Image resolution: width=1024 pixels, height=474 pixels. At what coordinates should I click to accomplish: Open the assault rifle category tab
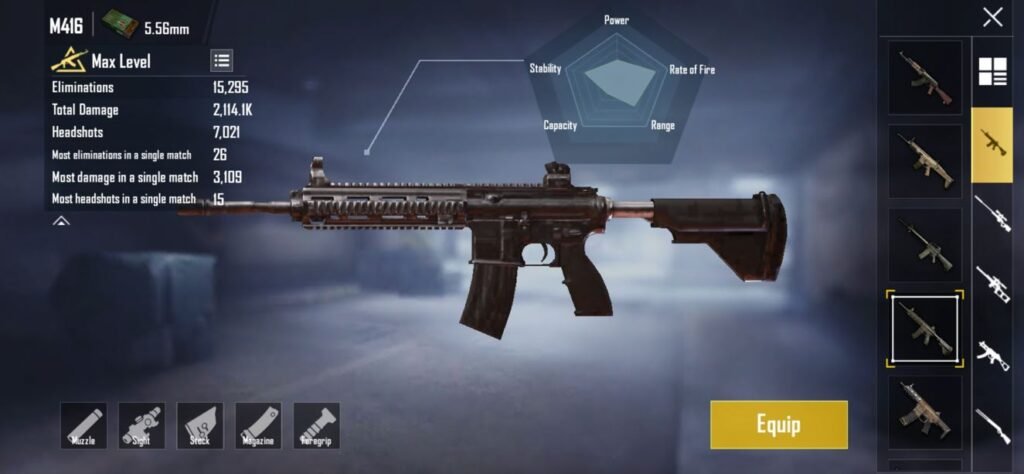click(992, 143)
